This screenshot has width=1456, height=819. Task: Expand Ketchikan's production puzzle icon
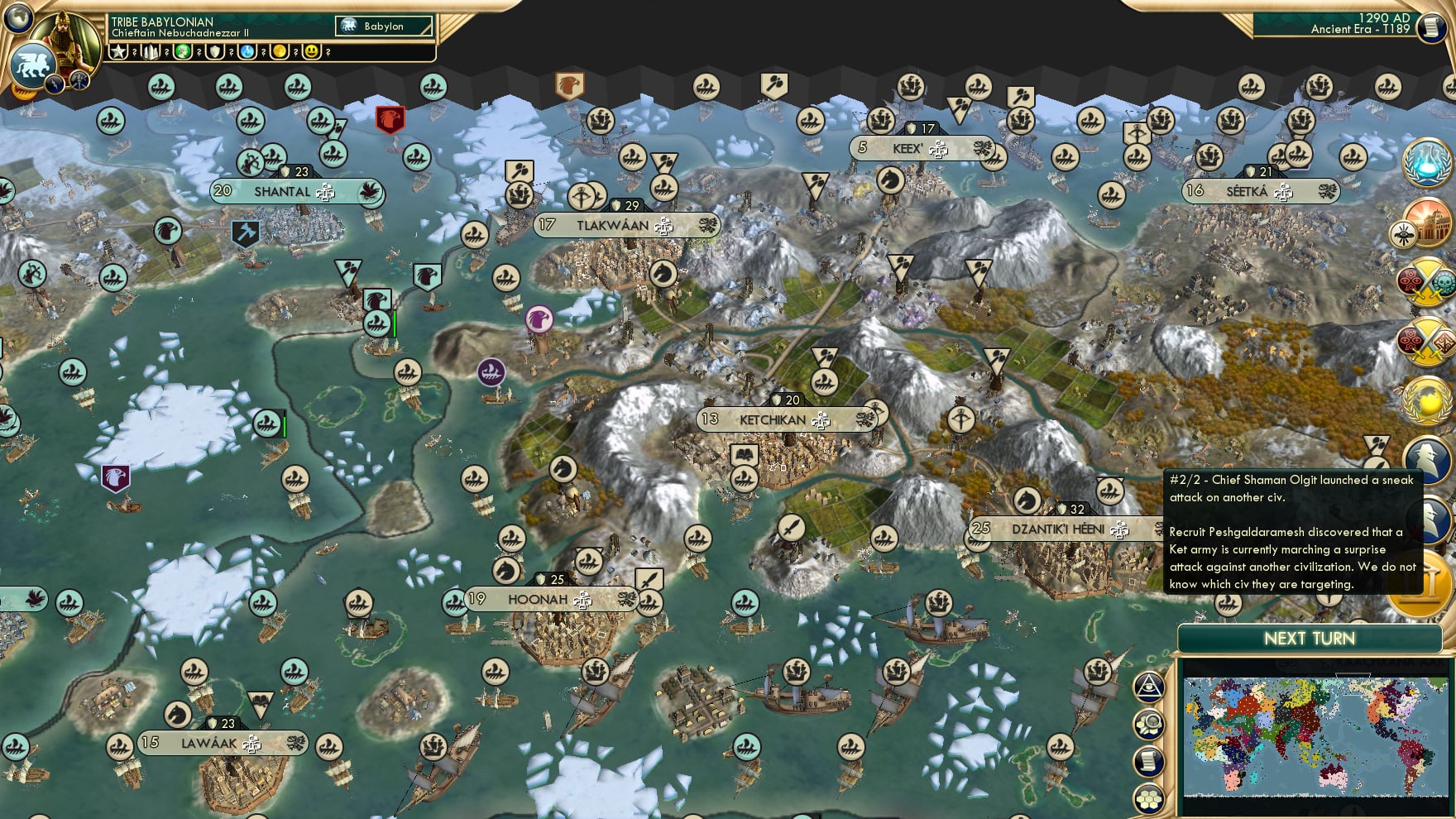[x=820, y=420]
